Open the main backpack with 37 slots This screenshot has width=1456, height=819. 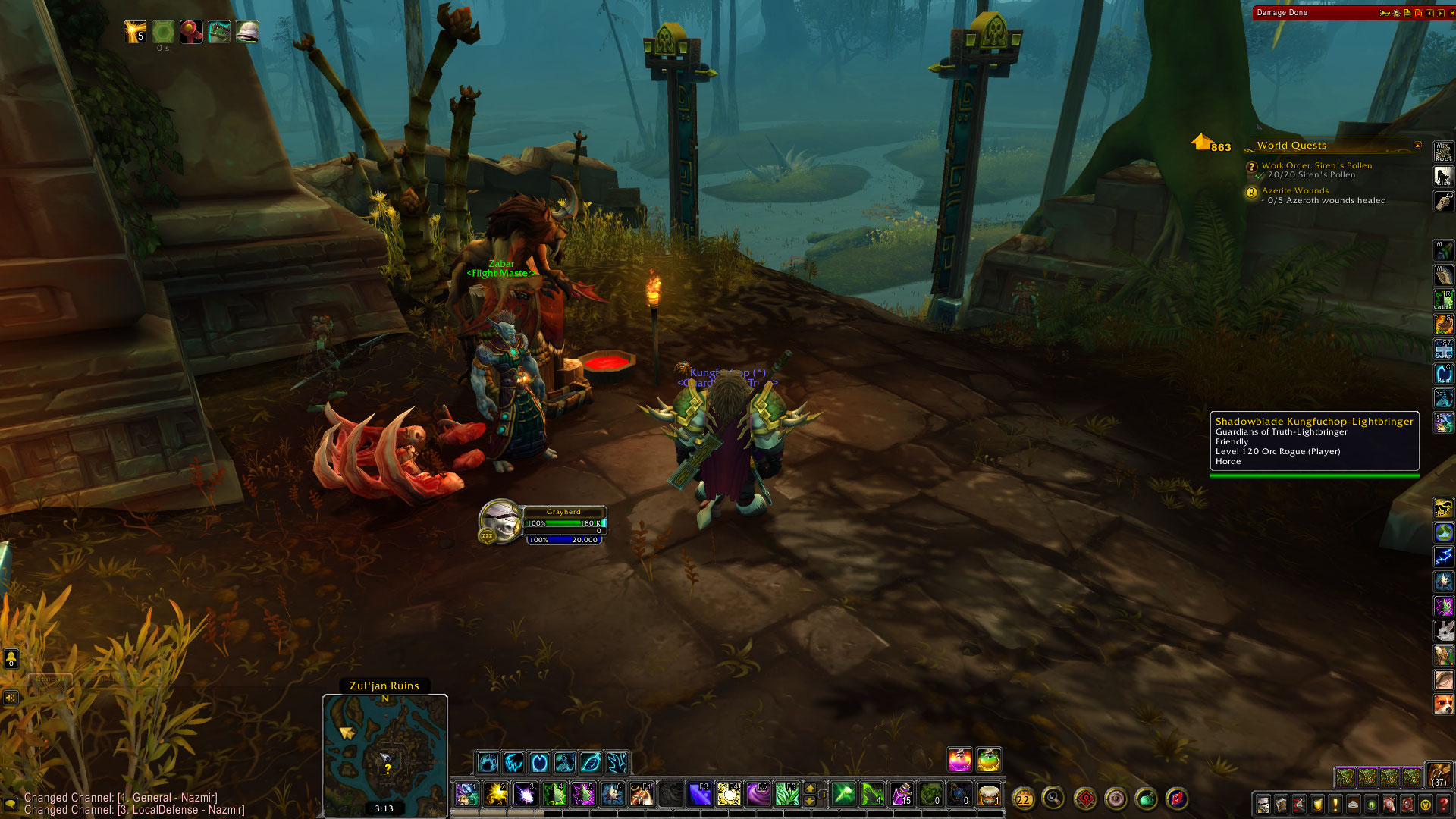coord(1439,775)
